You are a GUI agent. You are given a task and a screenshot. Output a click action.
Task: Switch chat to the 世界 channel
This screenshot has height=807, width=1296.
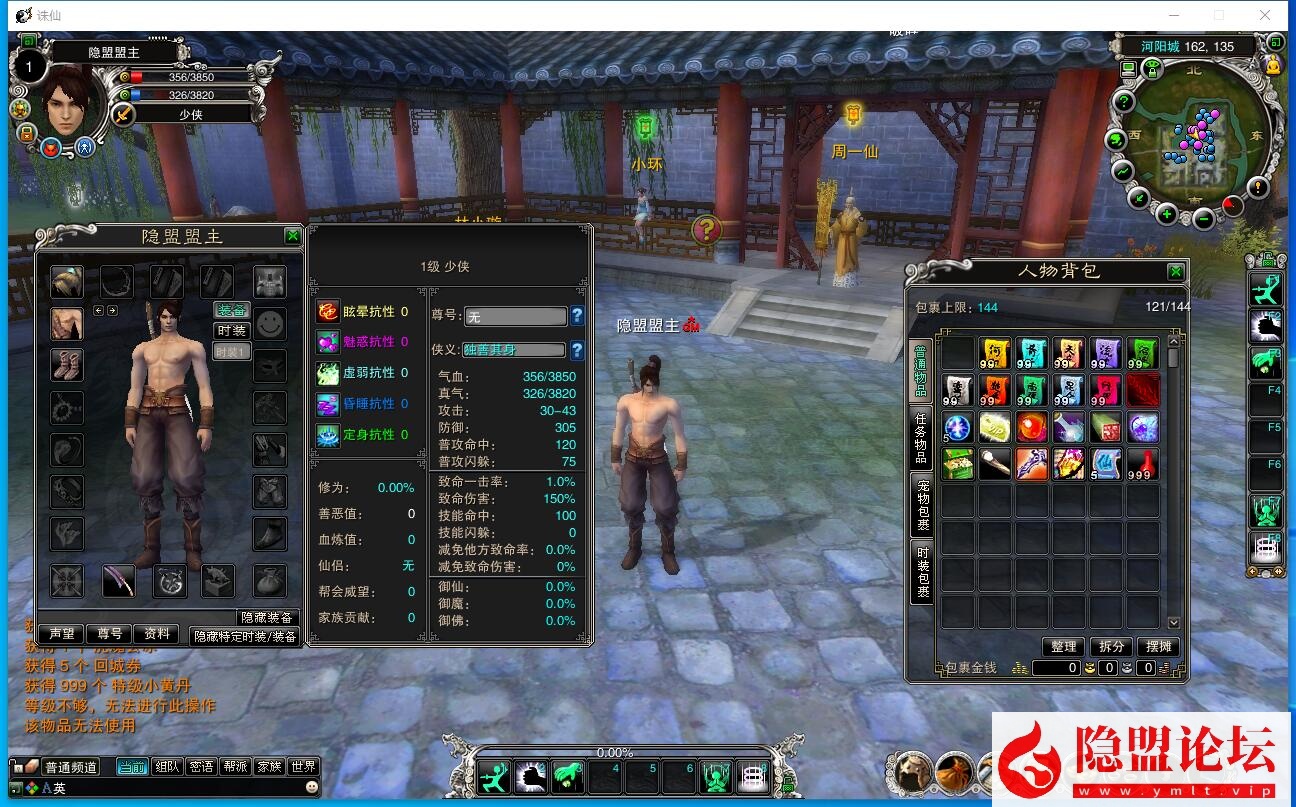[303, 767]
